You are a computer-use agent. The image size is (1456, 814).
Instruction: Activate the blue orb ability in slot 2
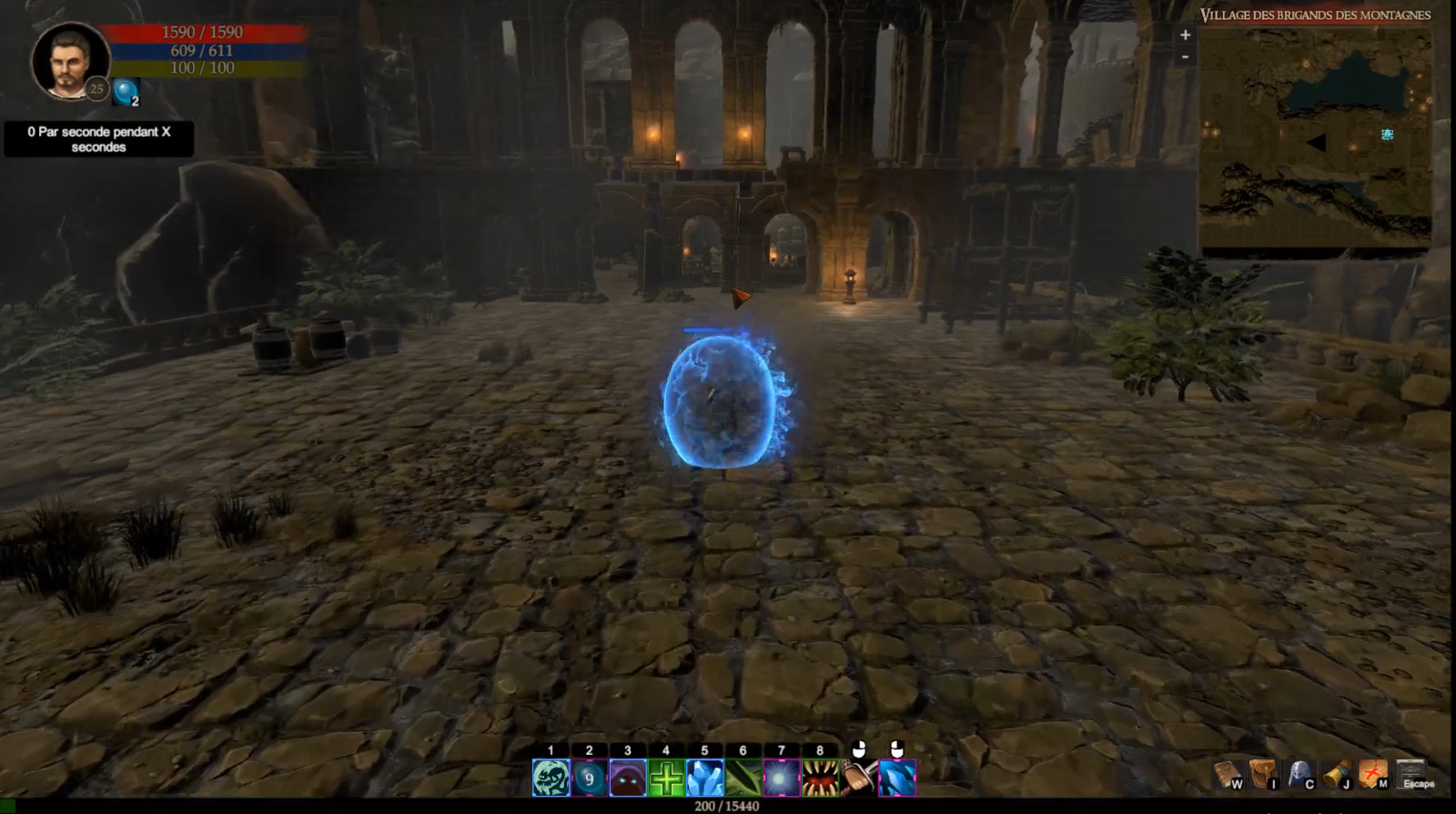coord(589,779)
